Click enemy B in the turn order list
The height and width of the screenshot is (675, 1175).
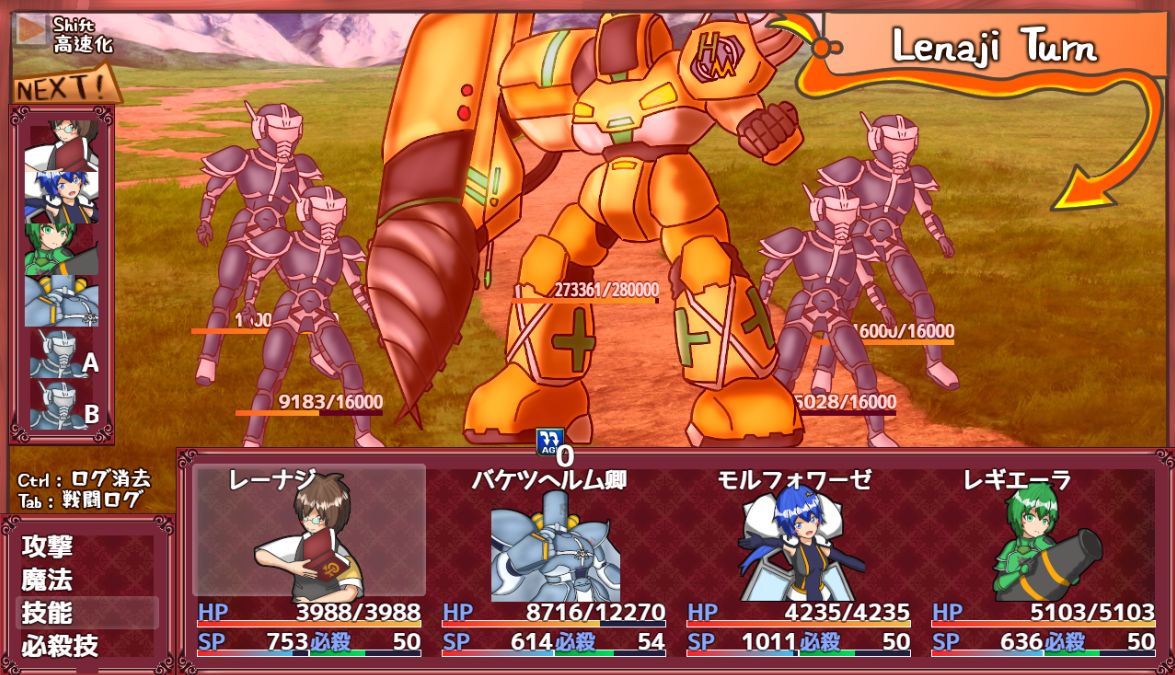[x=62, y=405]
